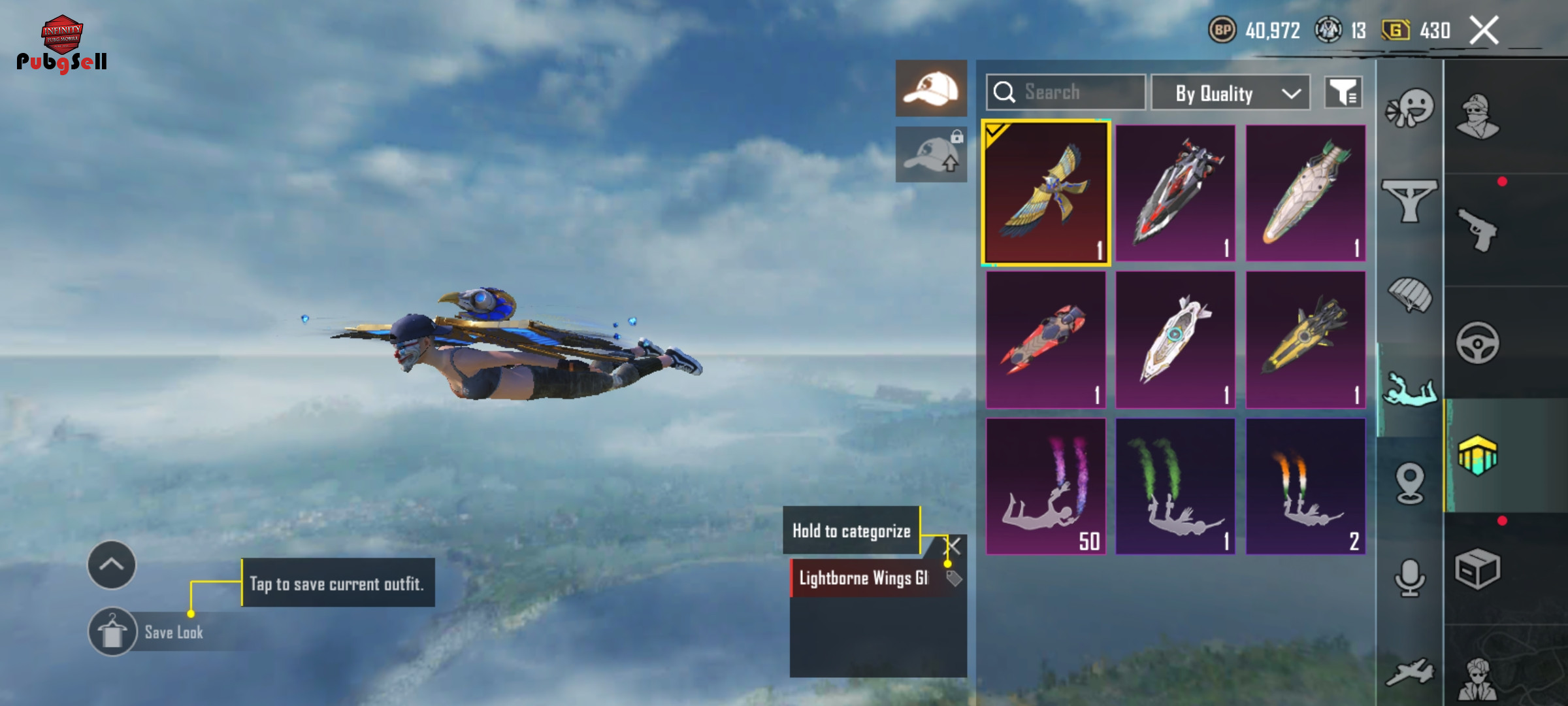Open the item filter funnel
1568x706 pixels.
point(1343,93)
